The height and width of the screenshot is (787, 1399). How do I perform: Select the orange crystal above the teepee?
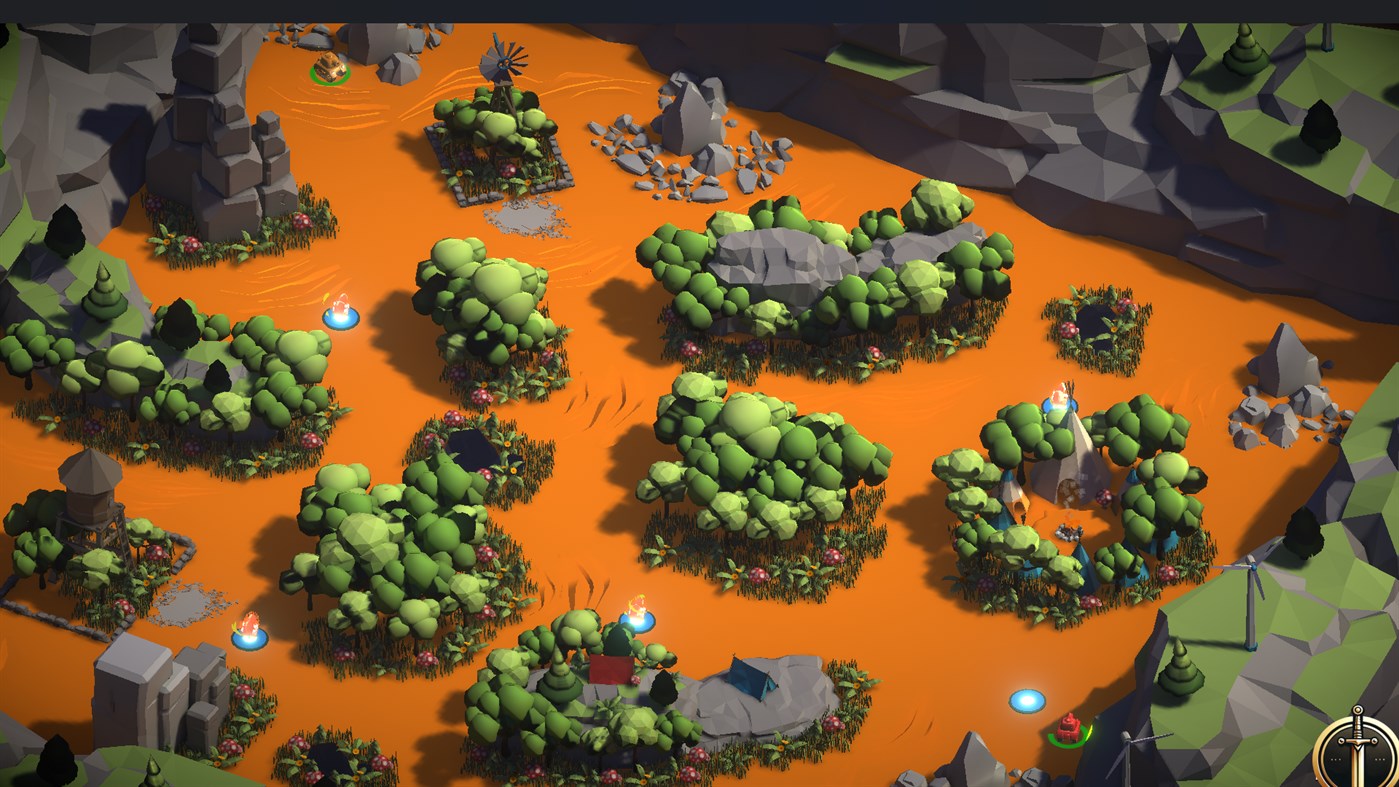(x=1055, y=398)
